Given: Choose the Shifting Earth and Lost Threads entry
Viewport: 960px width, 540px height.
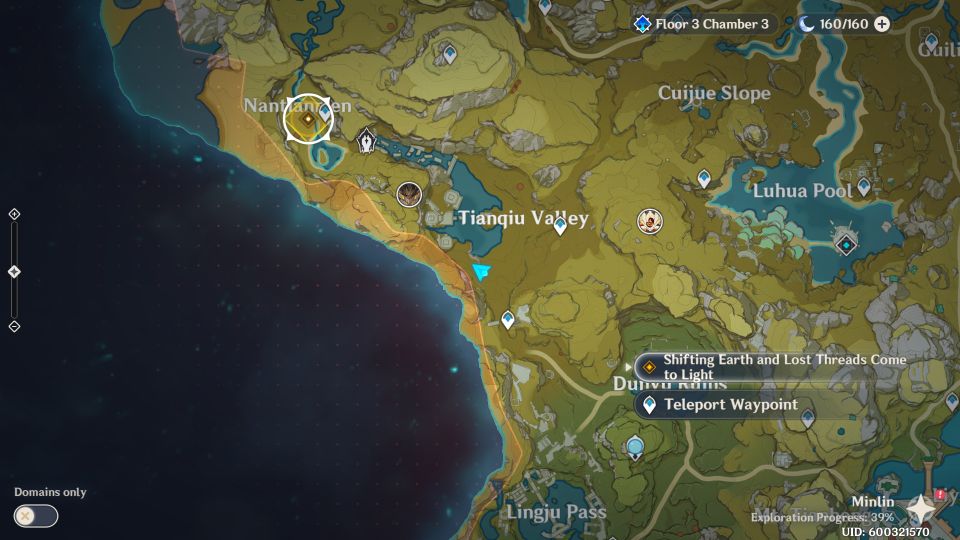Looking at the screenshot, I should click(x=770, y=367).
